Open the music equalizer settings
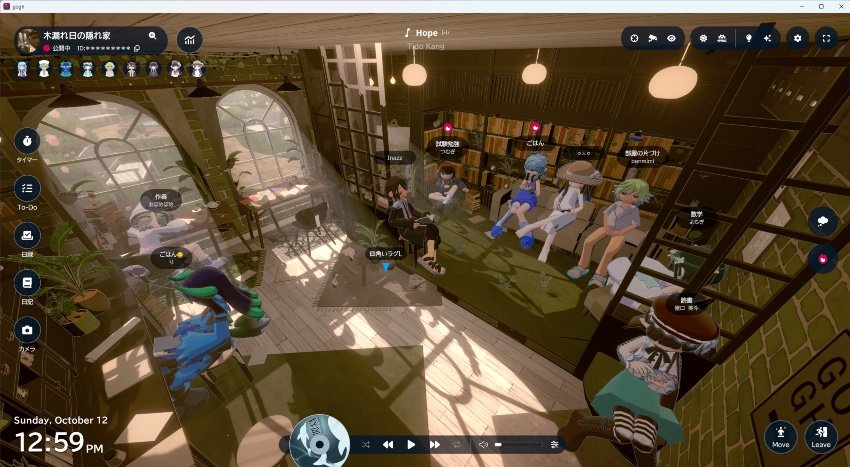The height and width of the screenshot is (467, 850). (x=555, y=444)
